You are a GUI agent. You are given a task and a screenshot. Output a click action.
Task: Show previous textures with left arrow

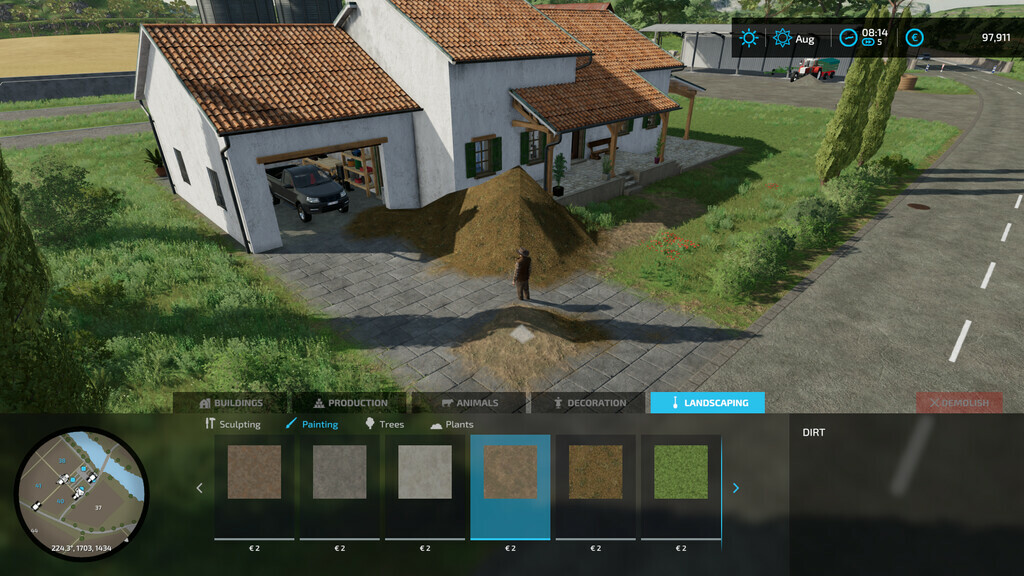[199, 488]
